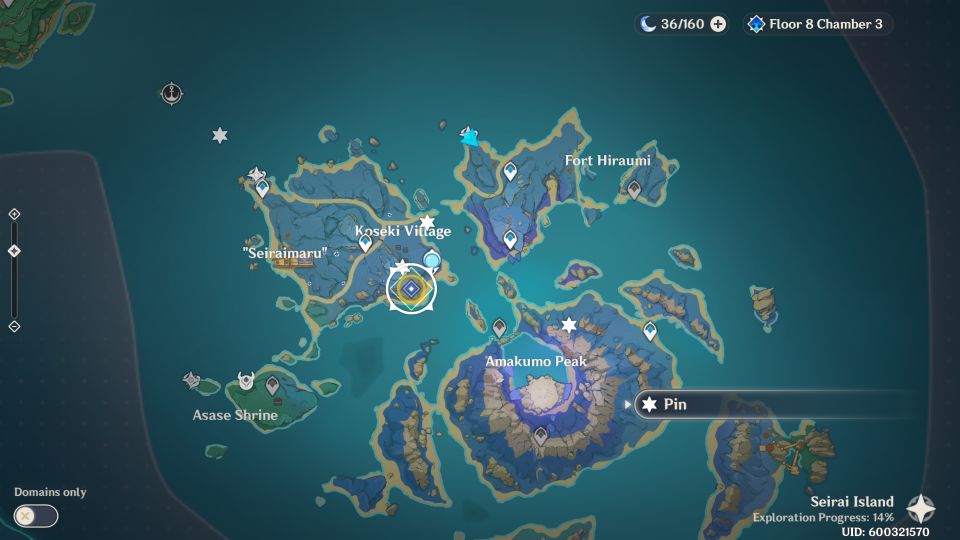Open the Floor 8 Chamber 3 Spiral Abyss entry
The height and width of the screenshot is (540, 960).
(817, 24)
